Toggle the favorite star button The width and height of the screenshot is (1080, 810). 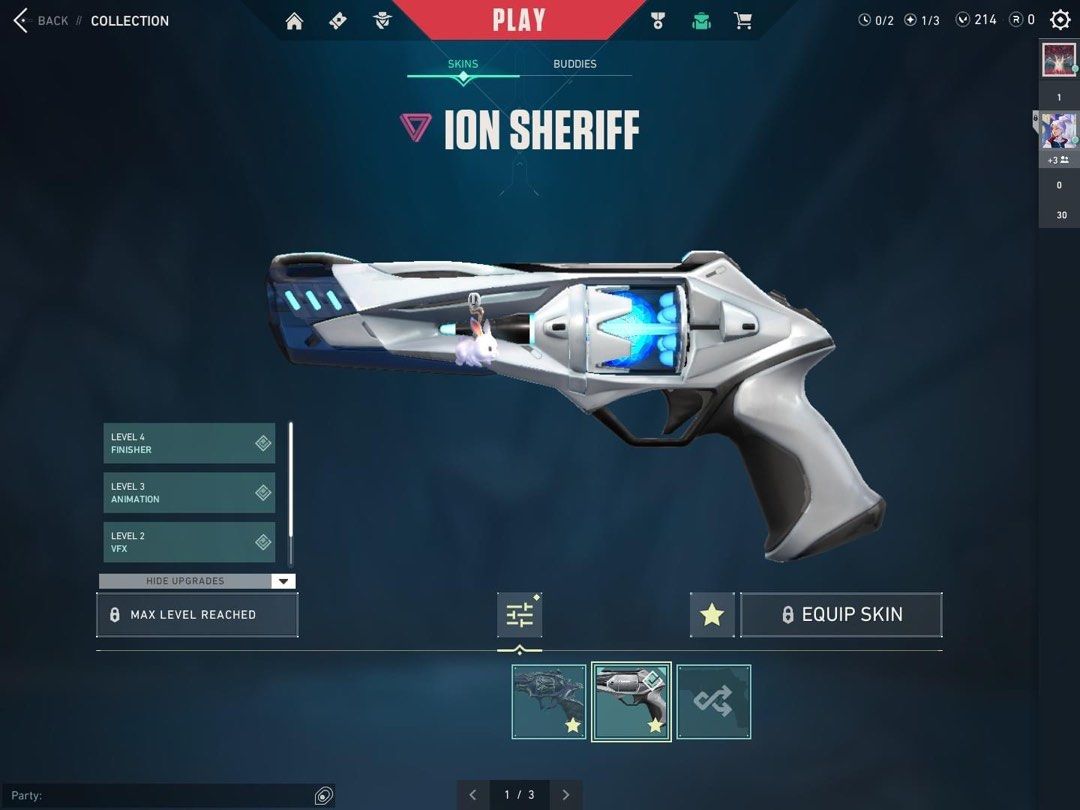[712, 615]
